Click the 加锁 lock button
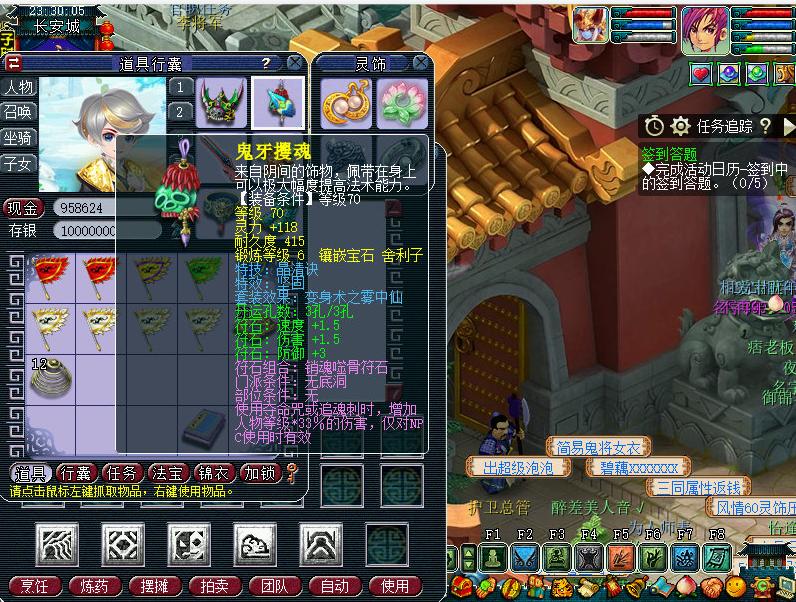796x602 pixels. click(x=261, y=473)
